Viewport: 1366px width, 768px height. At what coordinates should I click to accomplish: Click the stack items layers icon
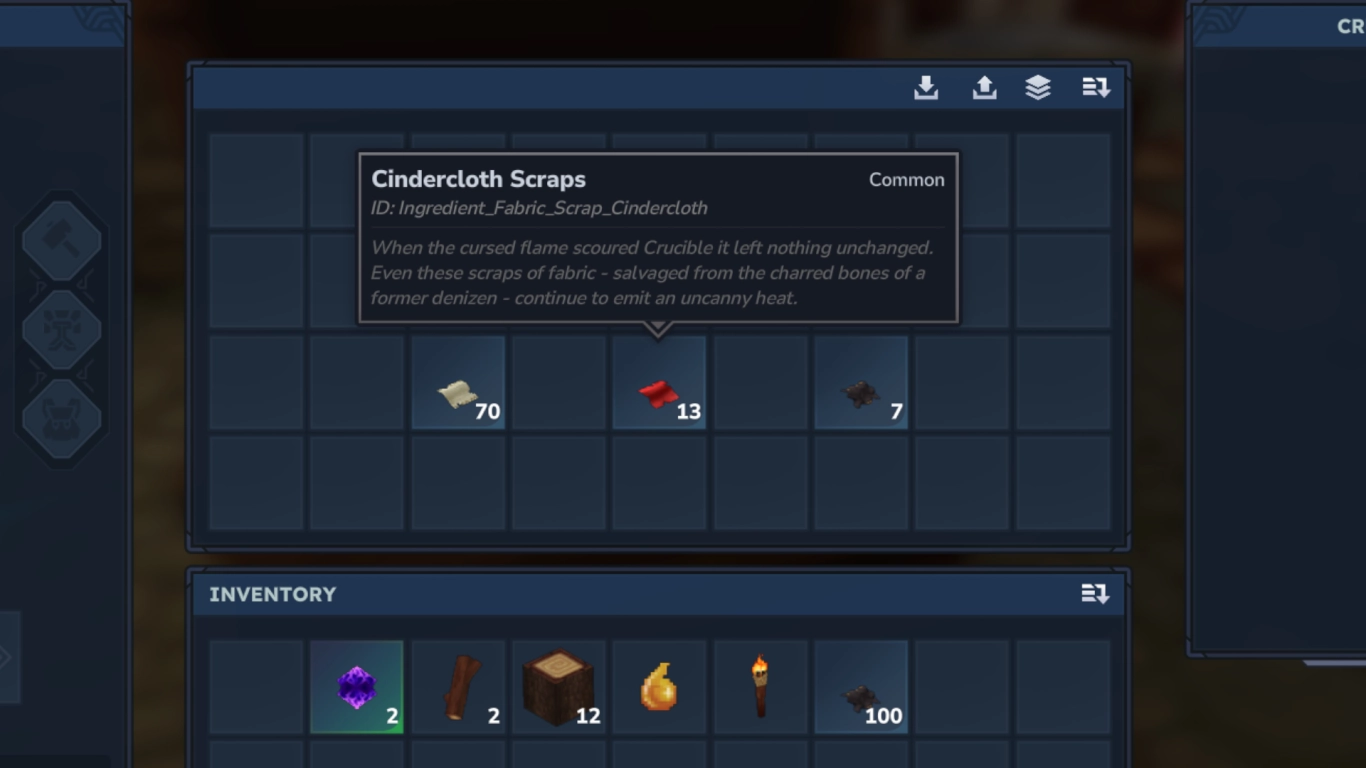point(1040,88)
